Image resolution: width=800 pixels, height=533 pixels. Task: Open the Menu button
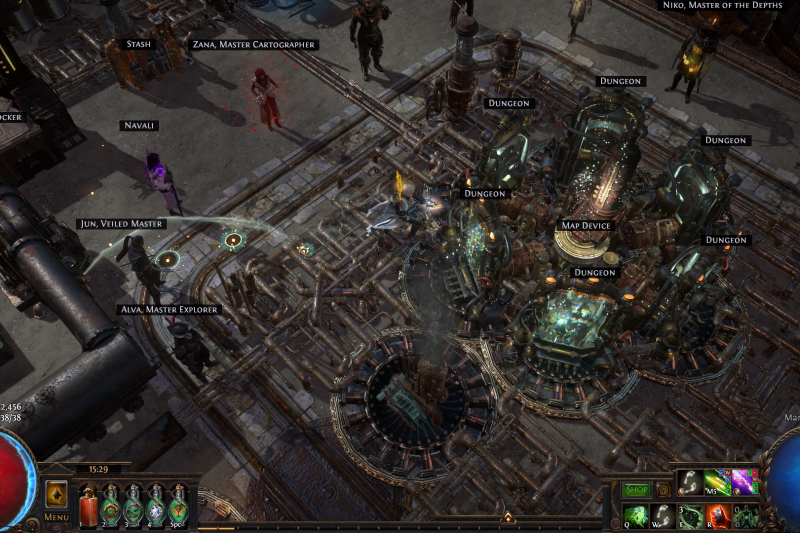click(56, 517)
